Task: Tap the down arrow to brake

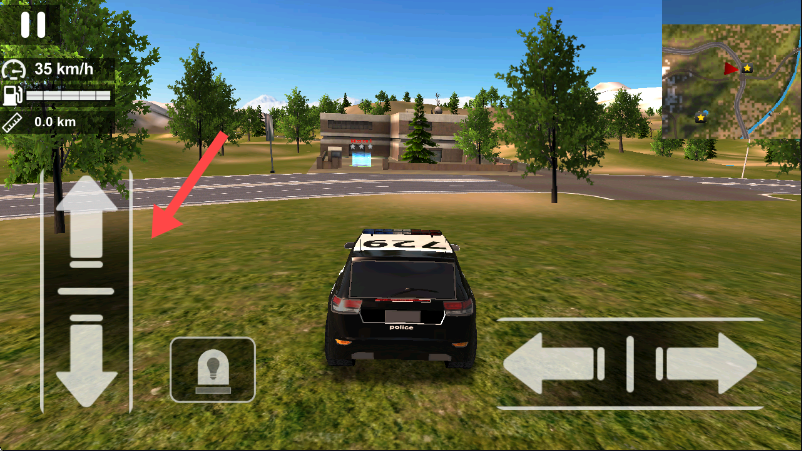Action: [86, 360]
